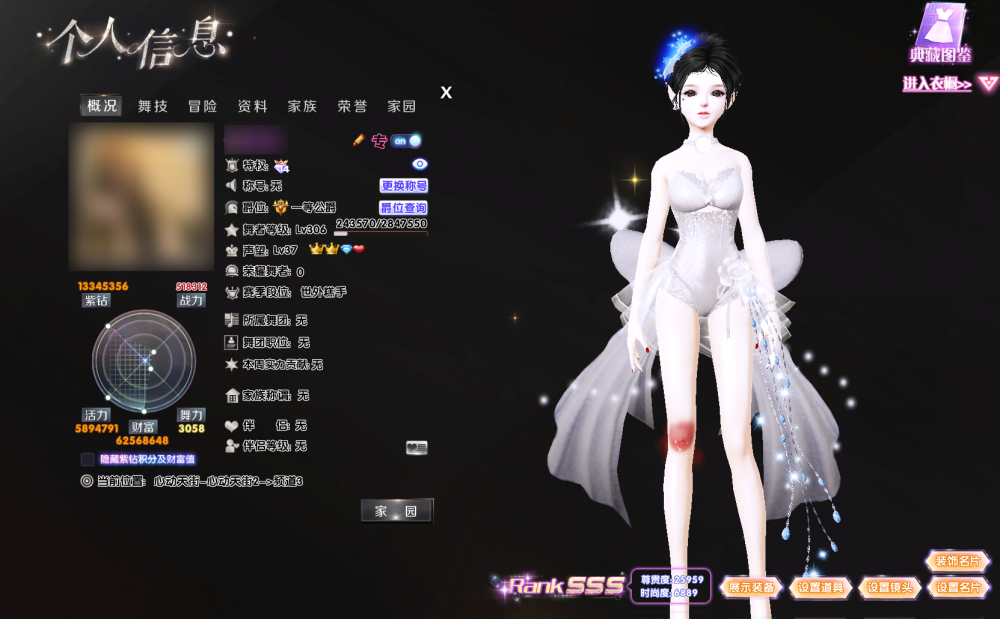The image size is (1000, 619).
Task: Open 爵位查询 lookup
Action: (404, 208)
